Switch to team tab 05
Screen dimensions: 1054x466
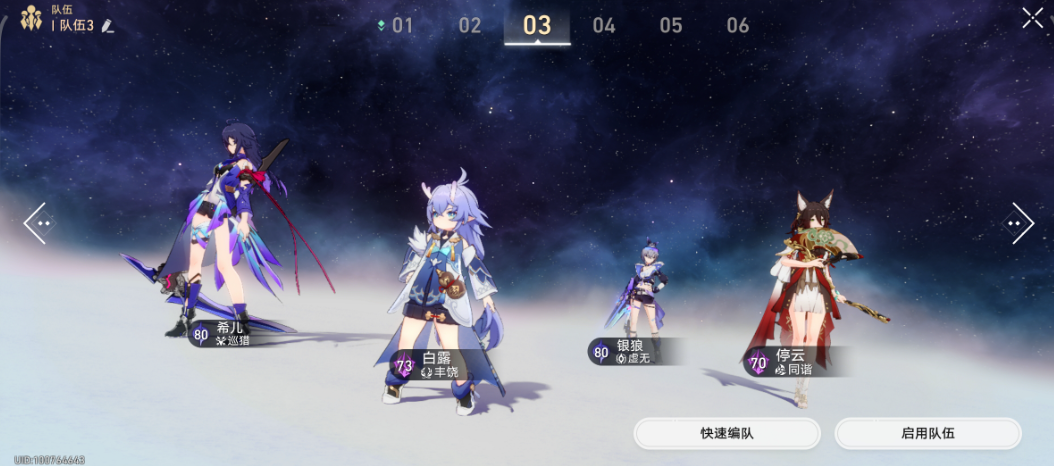(671, 26)
